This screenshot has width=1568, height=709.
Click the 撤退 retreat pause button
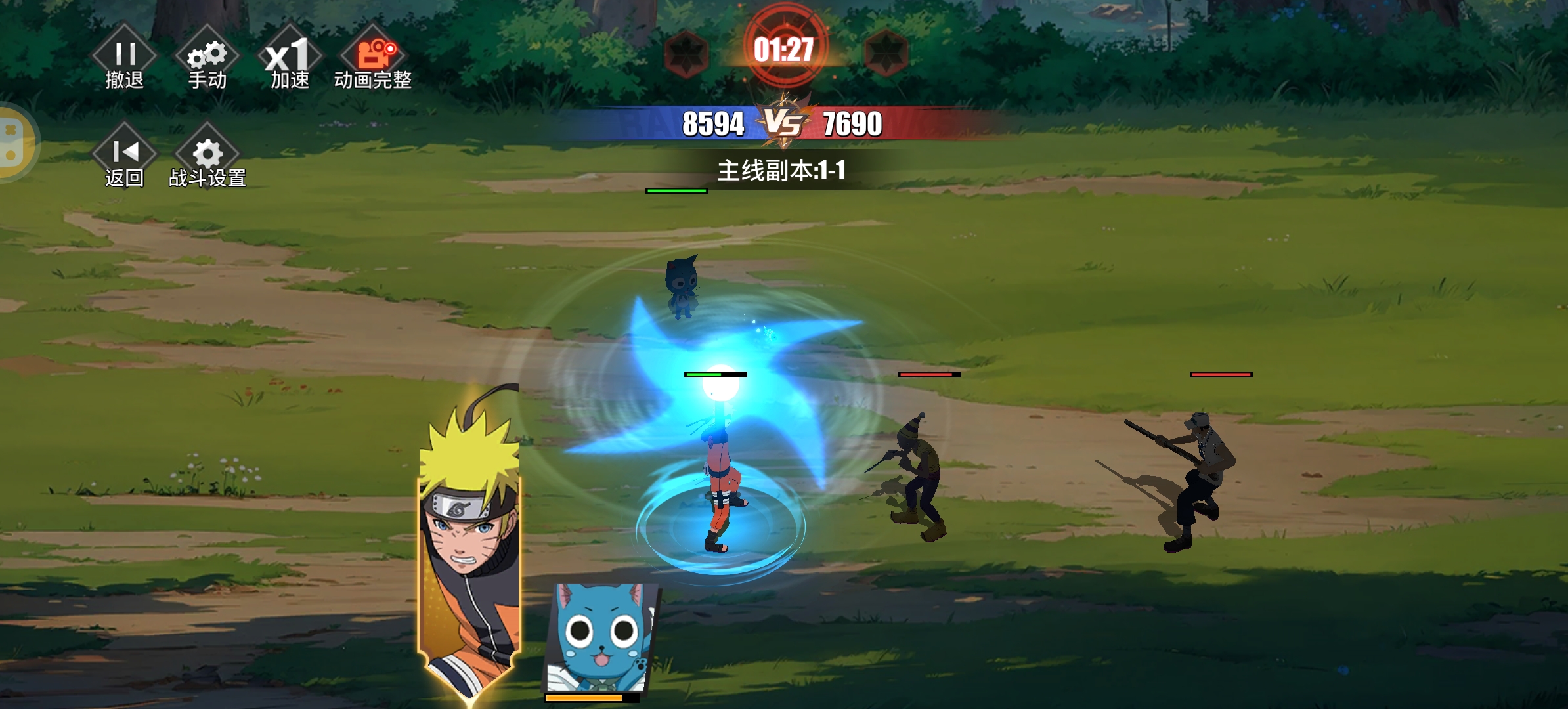tap(125, 60)
